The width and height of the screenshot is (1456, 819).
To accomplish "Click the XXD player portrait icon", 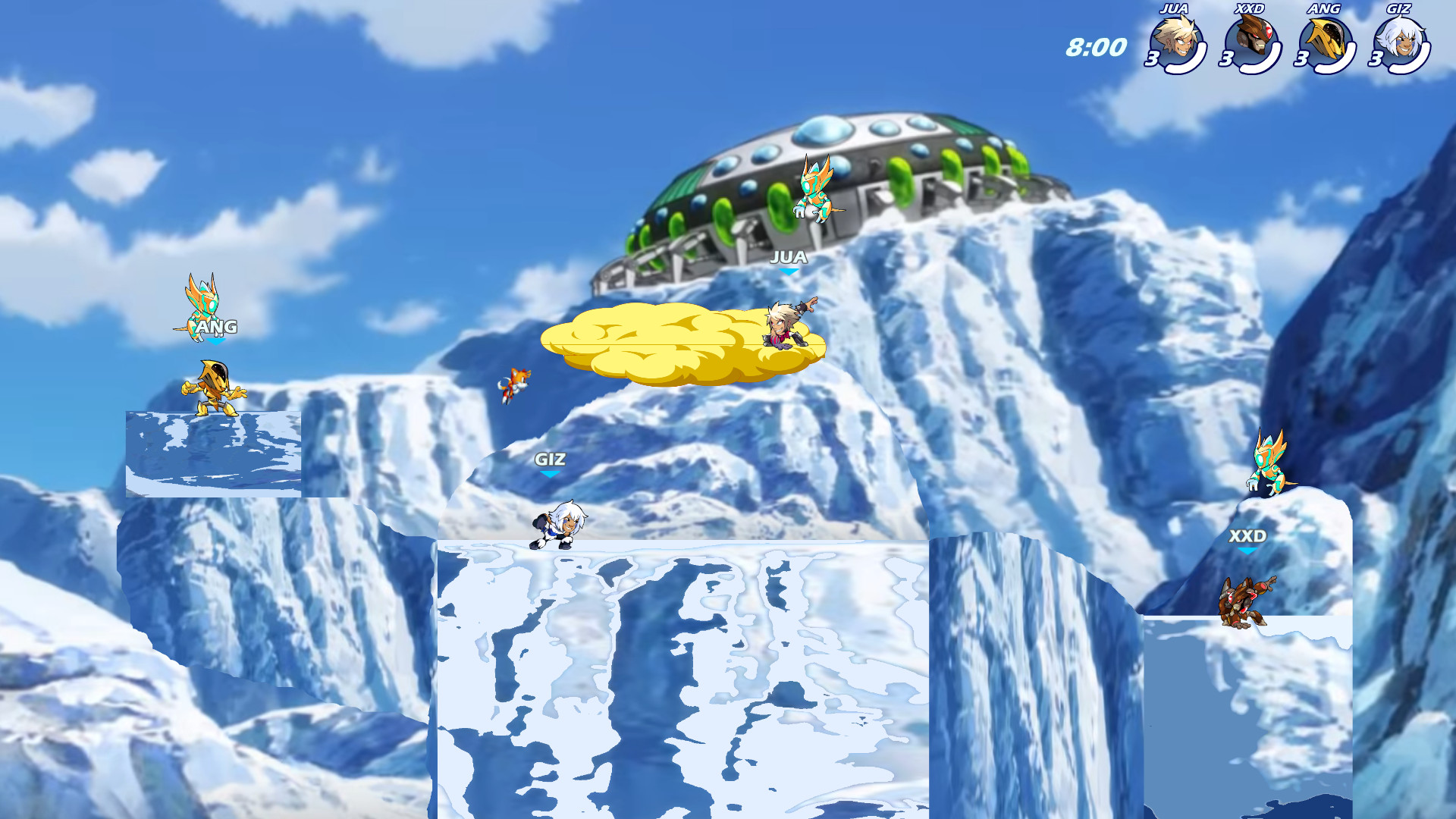I will click(1252, 42).
